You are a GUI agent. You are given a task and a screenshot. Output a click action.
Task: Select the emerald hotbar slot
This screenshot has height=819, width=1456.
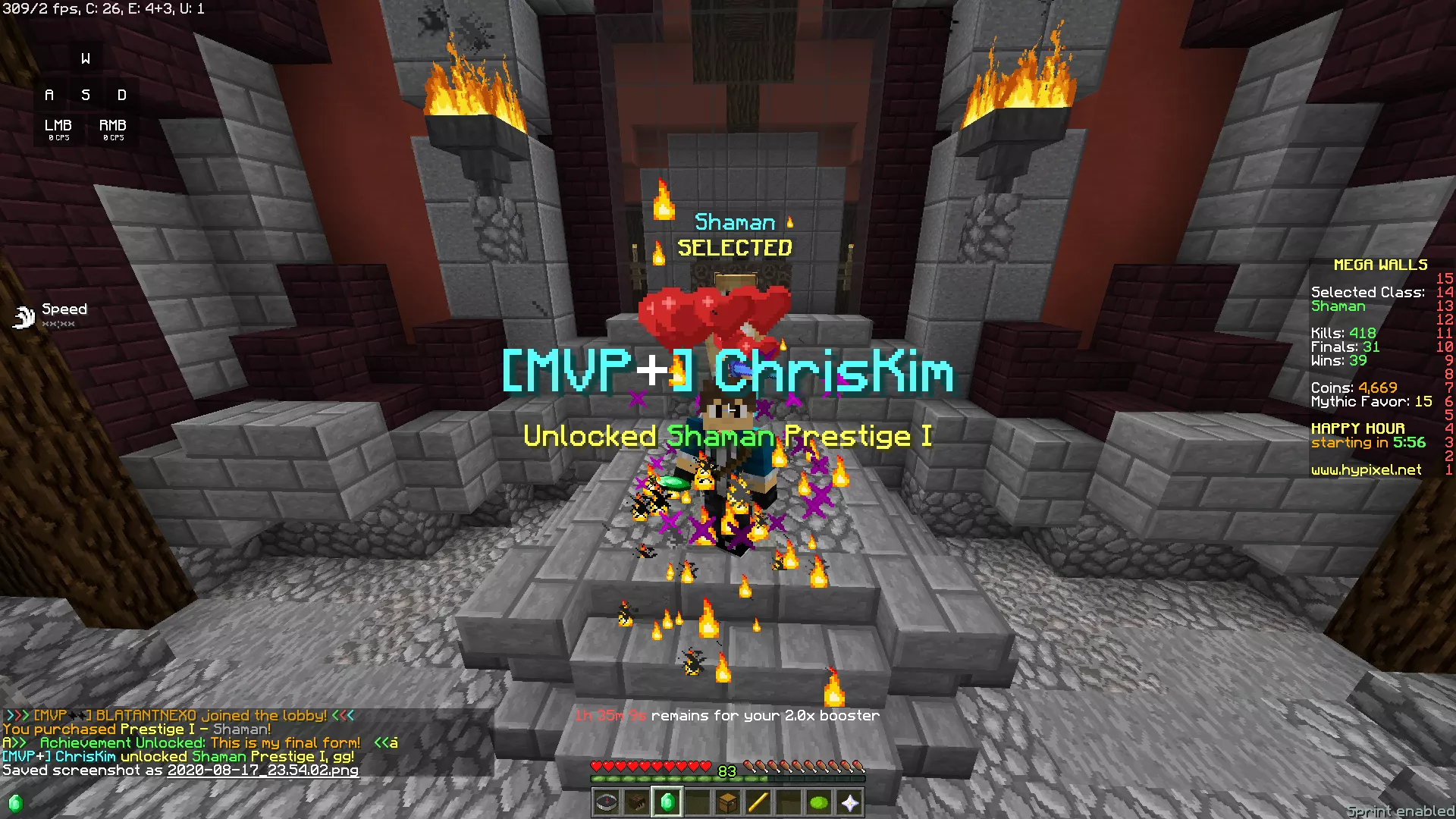point(667,802)
